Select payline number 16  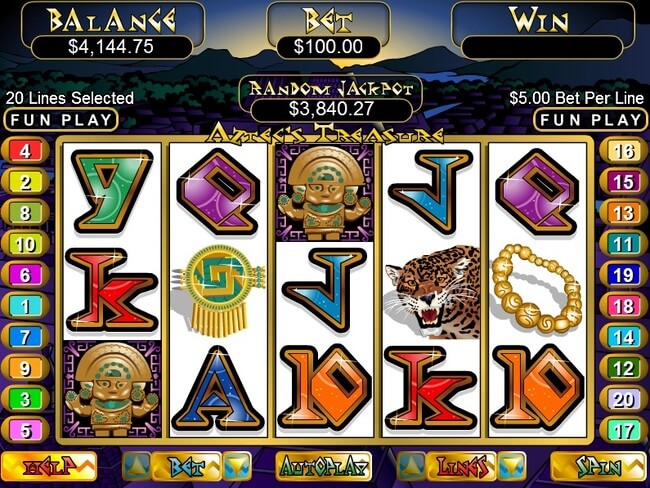click(x=623, y=152)
